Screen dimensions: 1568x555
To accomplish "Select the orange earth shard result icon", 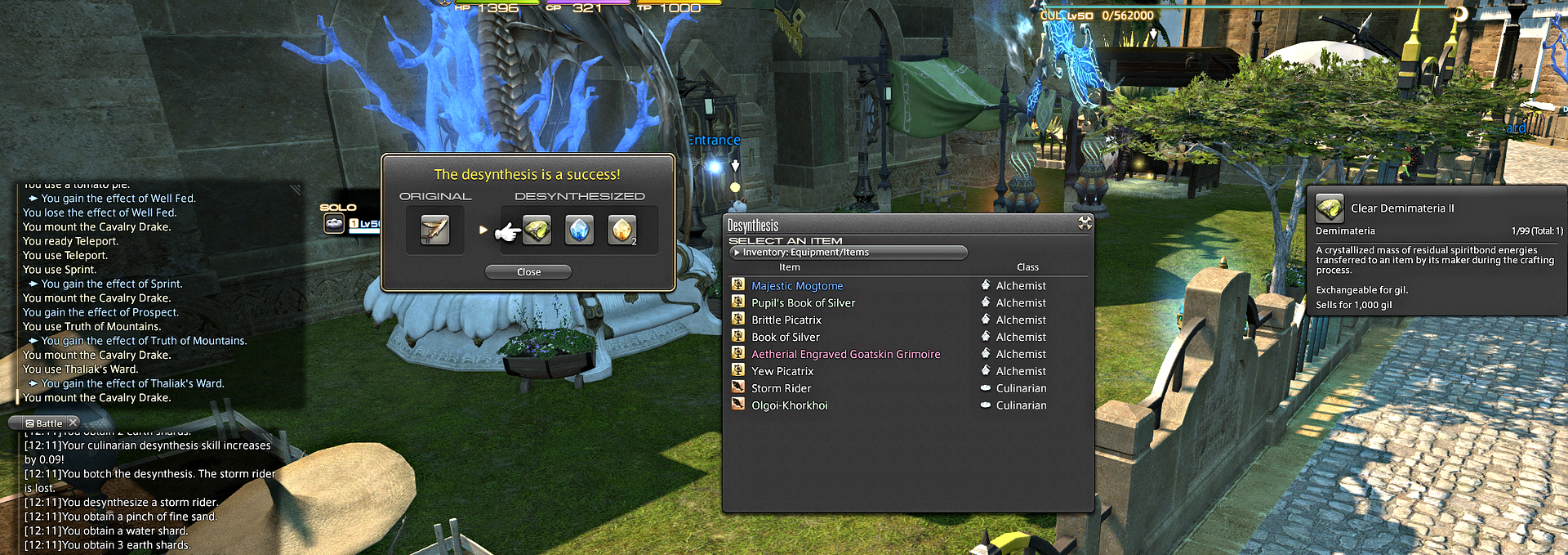I will [x=621, y=231].
